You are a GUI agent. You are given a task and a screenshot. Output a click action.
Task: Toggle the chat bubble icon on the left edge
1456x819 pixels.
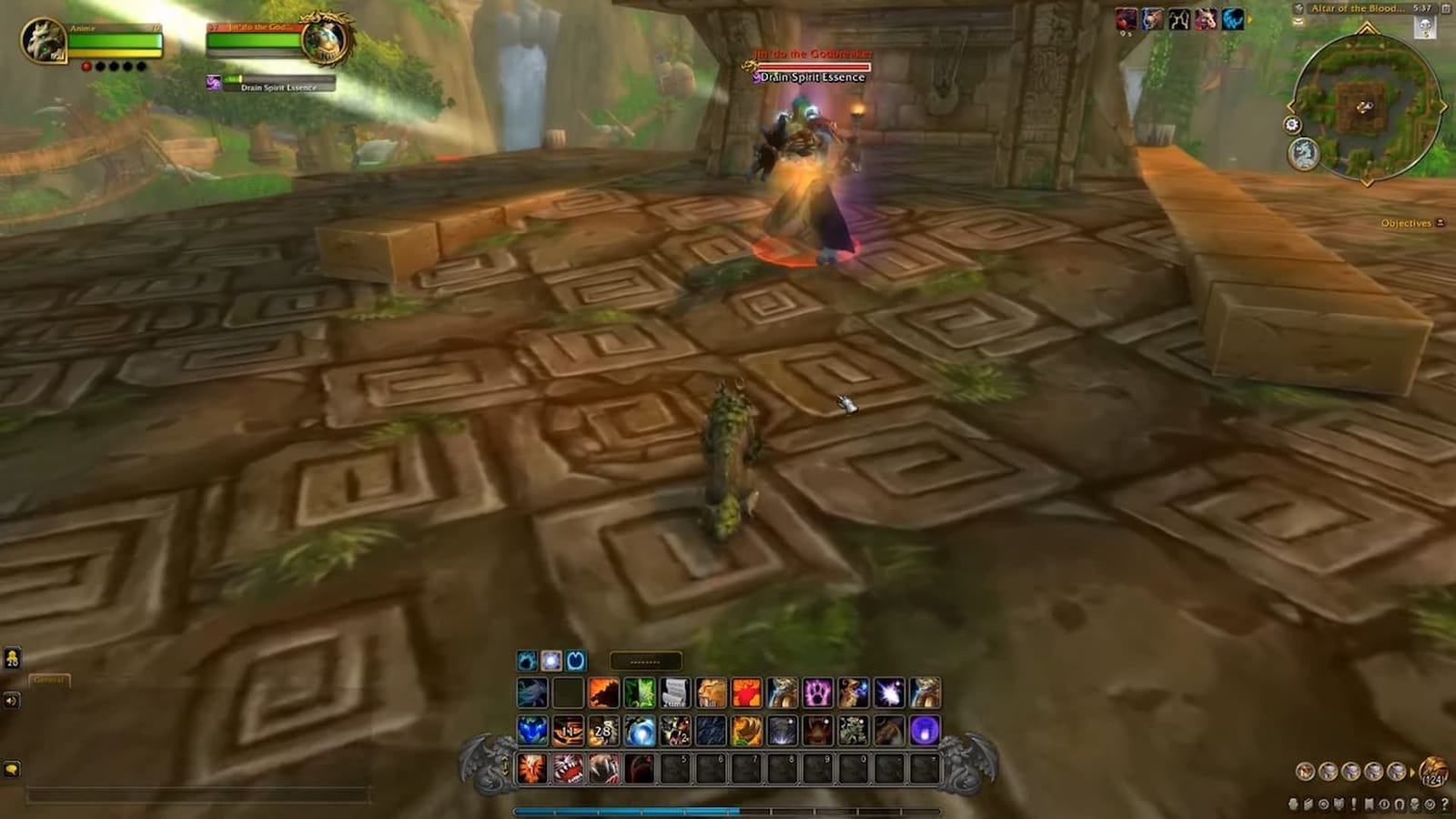click(13, 659)
